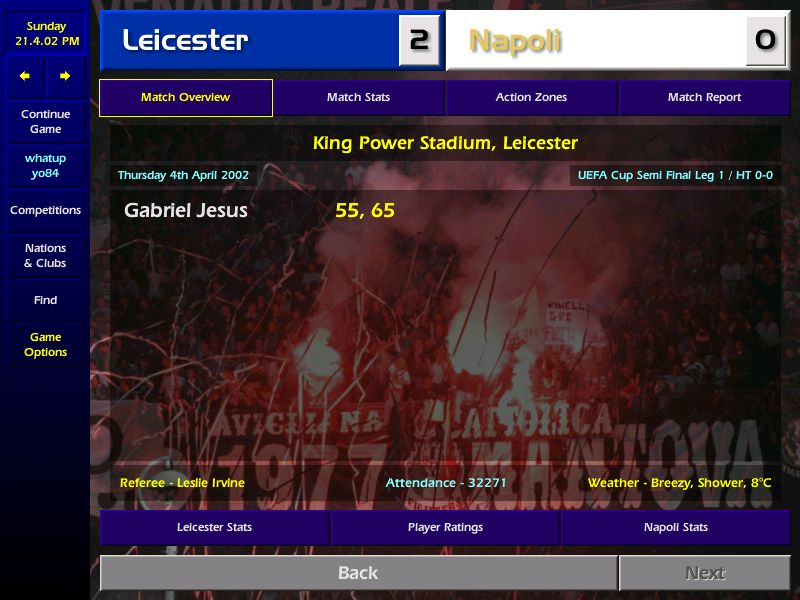
Task: Go Back to the previous screen
Action: click(358, 573)
